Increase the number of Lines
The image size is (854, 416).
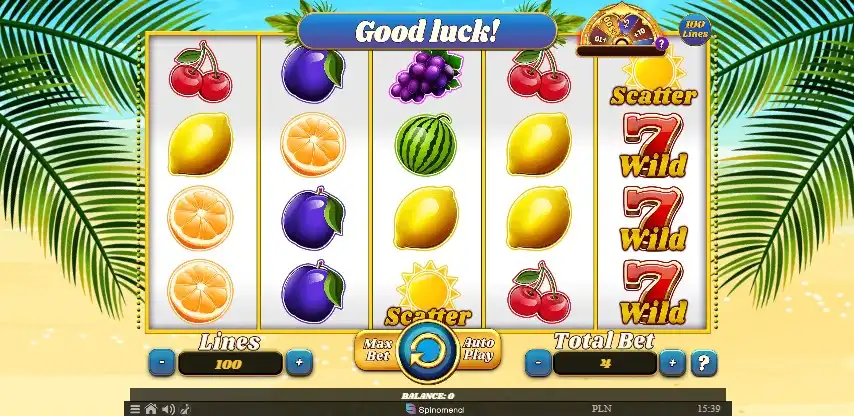[297, 362]
